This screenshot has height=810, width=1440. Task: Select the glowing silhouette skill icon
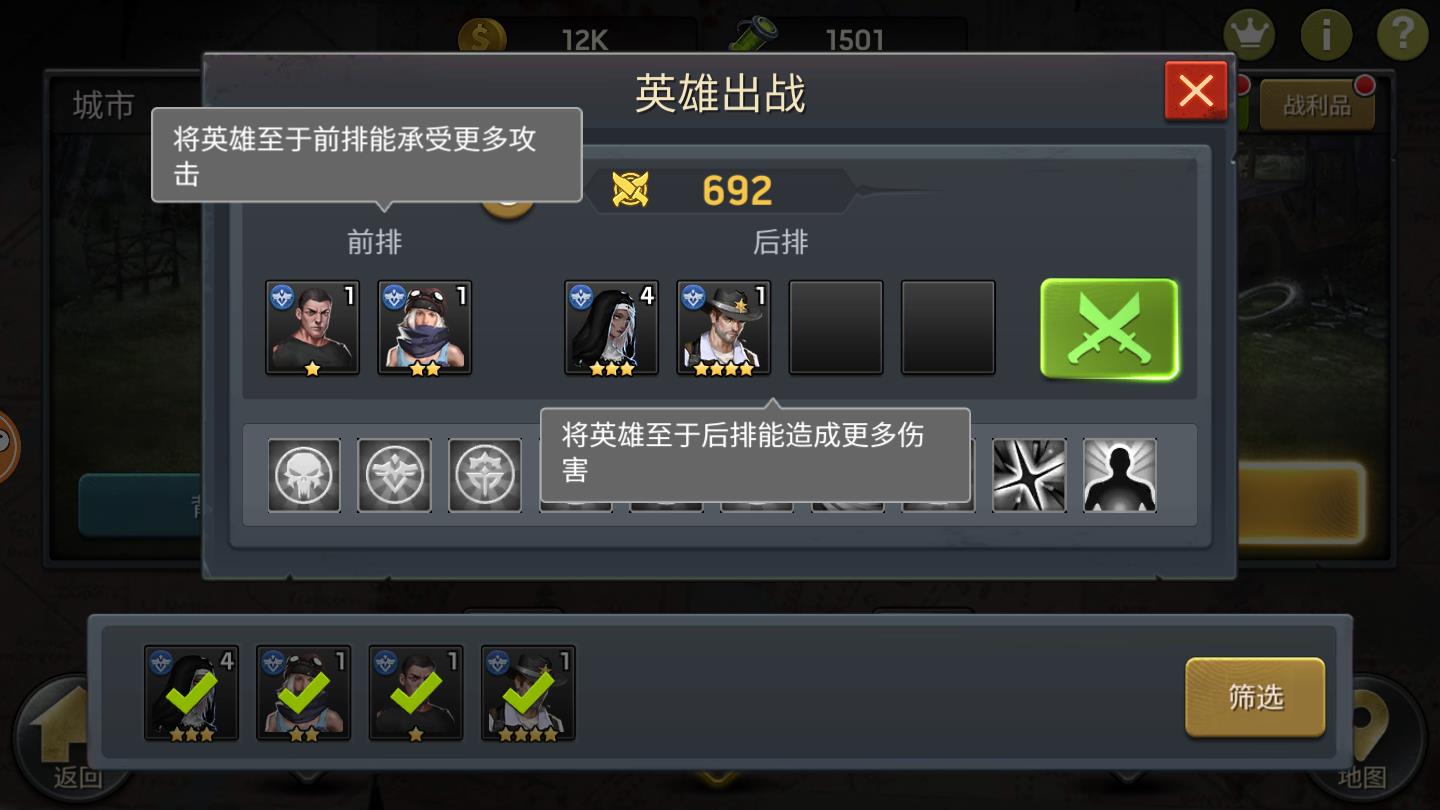coord(1119,475)
